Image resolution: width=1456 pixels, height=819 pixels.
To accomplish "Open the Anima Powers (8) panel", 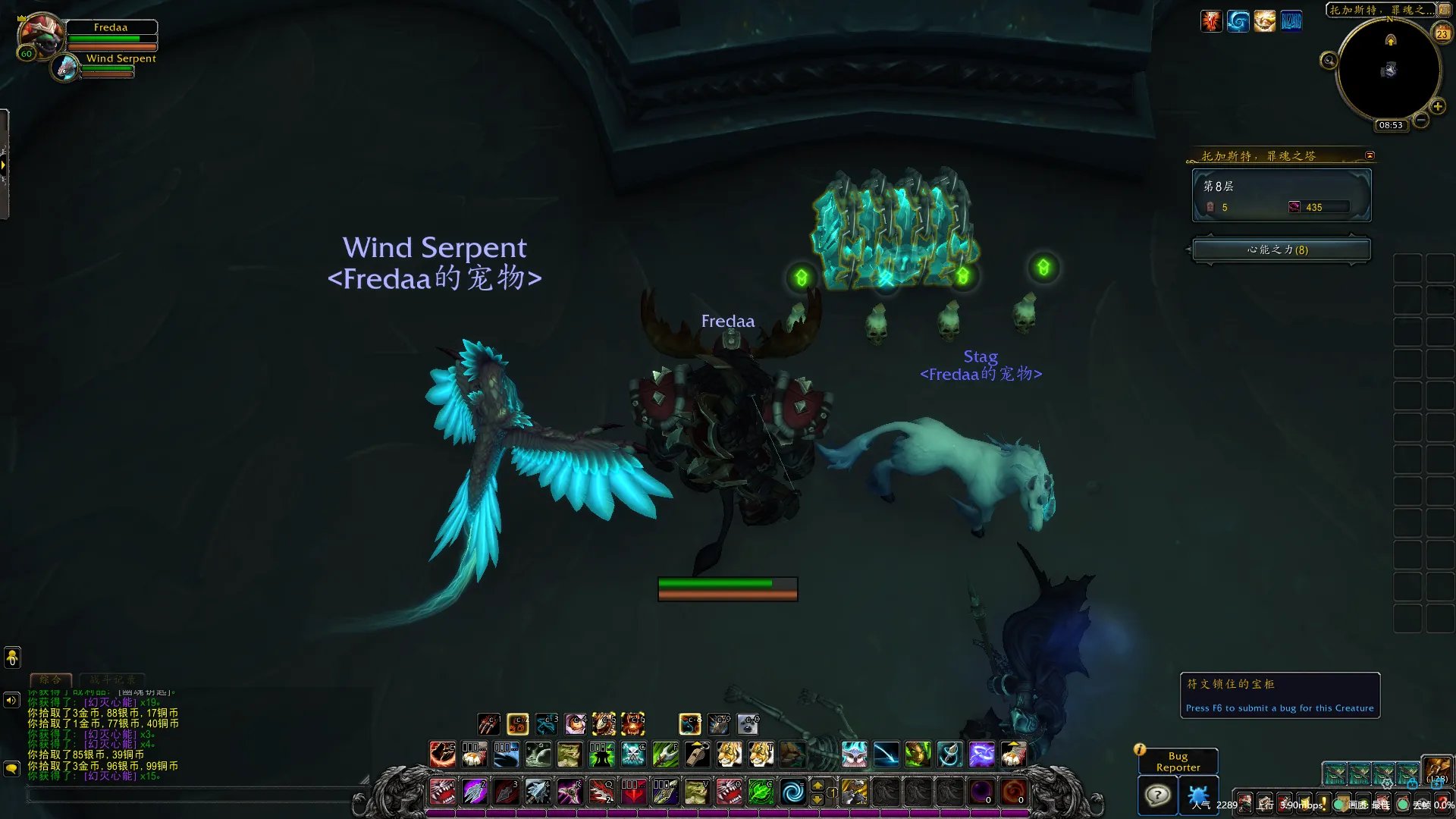I will pyautogui.click(x=1281, y=249).
